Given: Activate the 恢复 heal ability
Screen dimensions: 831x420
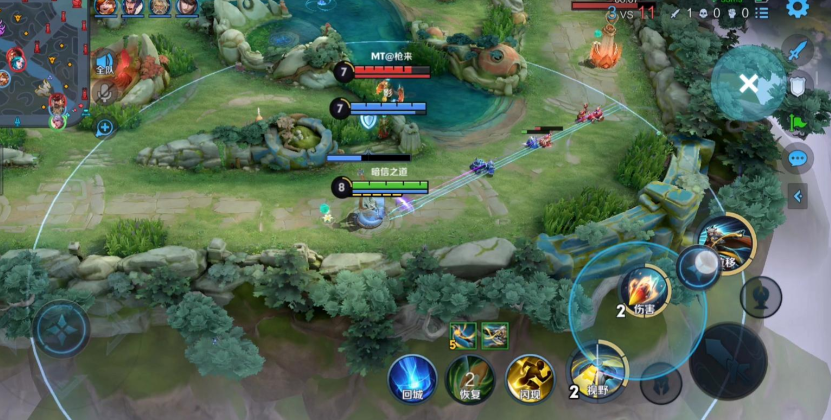Looking at the screenshot, I should (470, 379).
